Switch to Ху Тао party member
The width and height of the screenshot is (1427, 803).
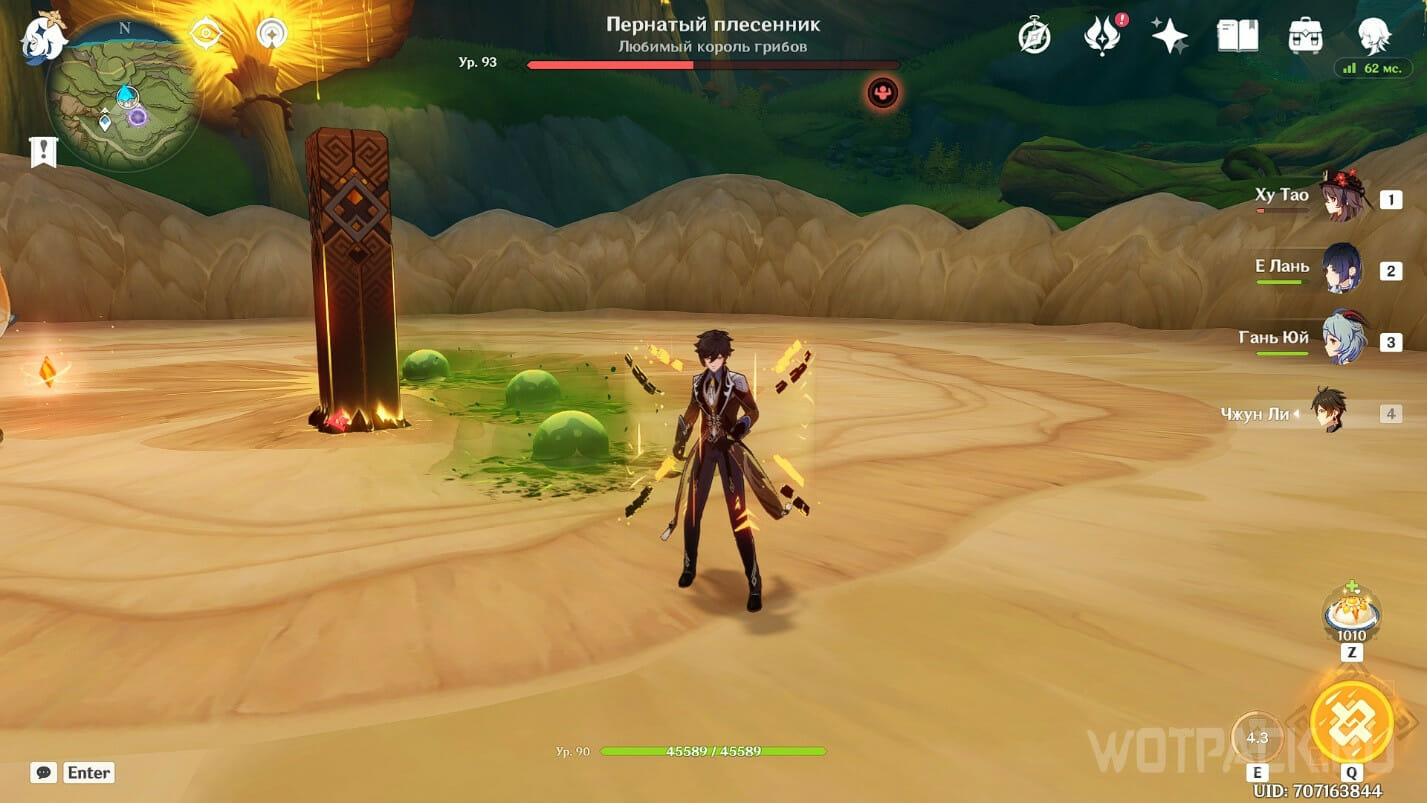[x=1342, y=197]
